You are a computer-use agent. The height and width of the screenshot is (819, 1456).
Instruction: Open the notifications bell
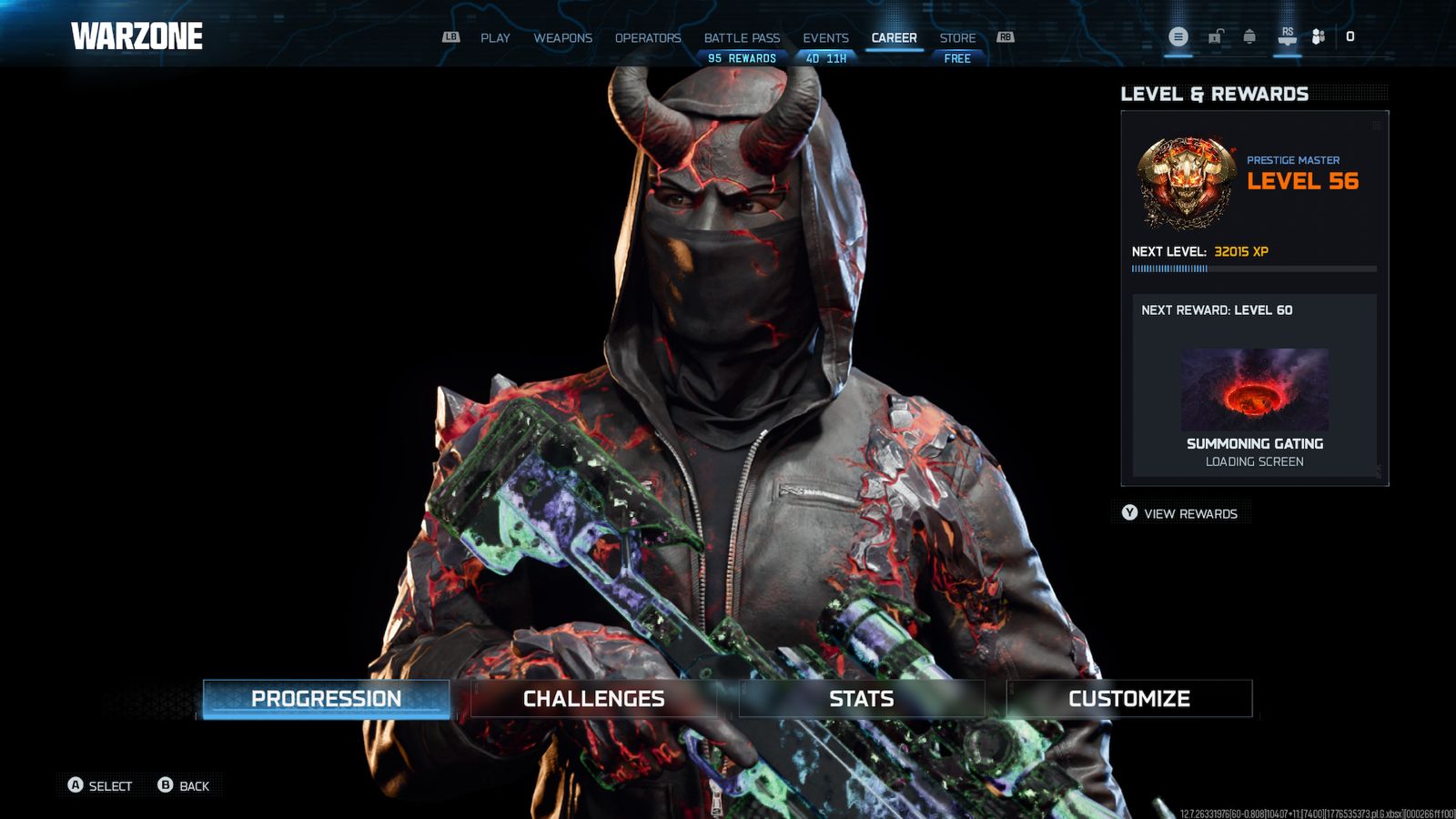click(1249, 36)
